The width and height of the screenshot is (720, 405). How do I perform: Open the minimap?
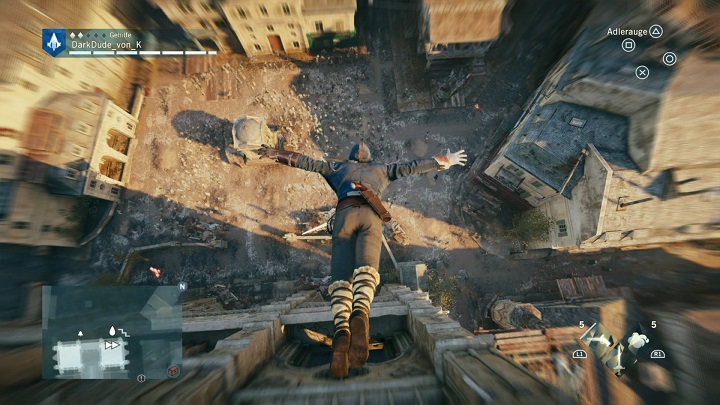pos(110,332)
